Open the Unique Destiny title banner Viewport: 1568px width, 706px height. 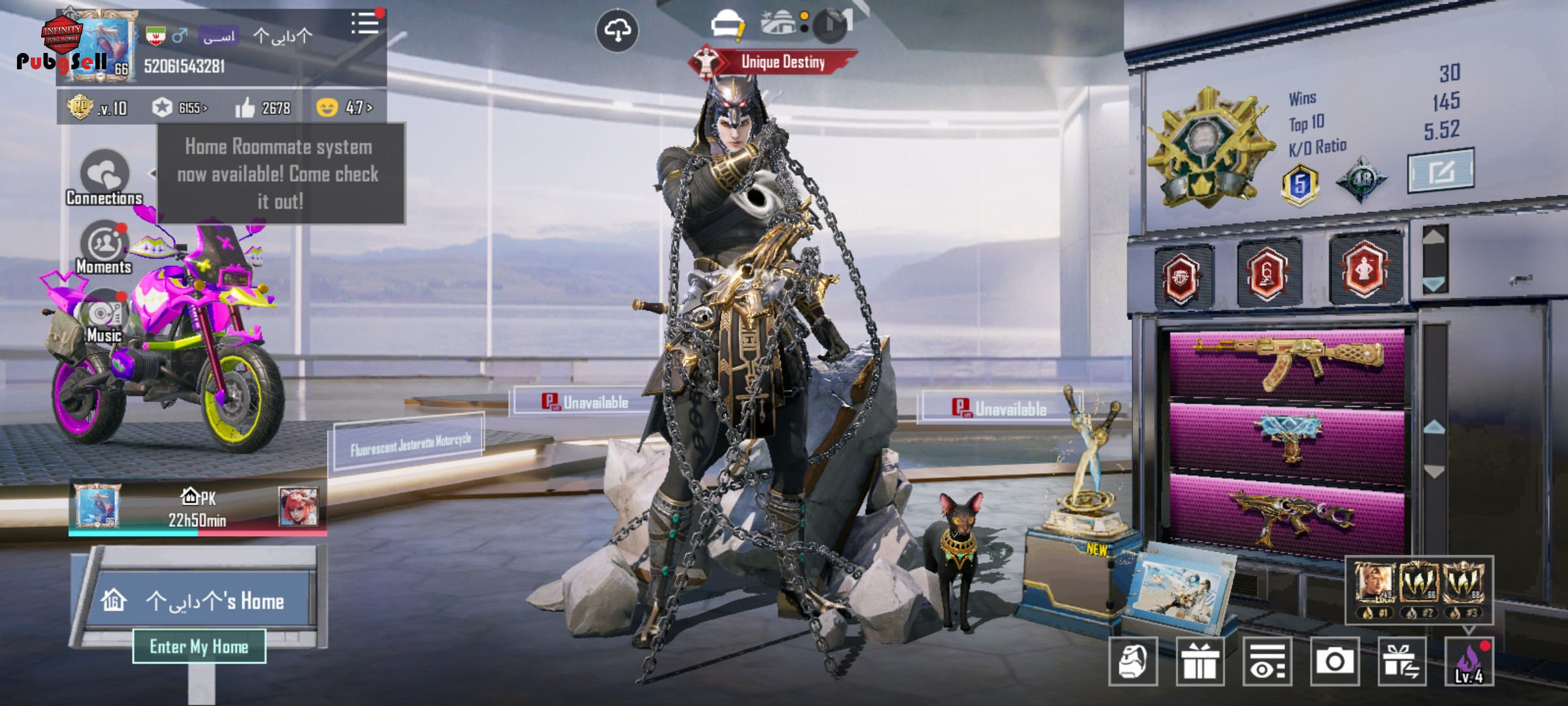coord(774,62)
